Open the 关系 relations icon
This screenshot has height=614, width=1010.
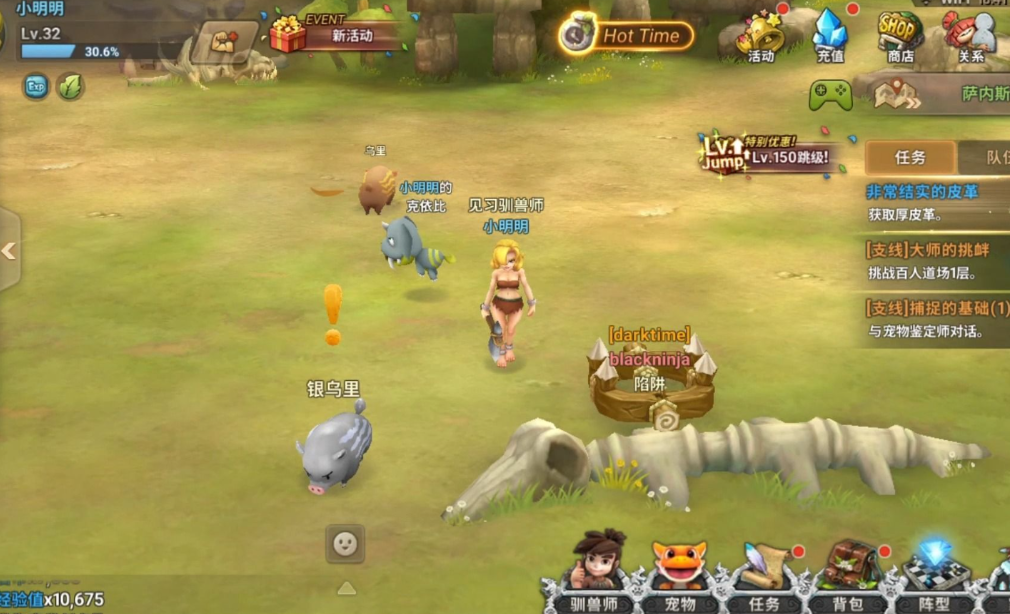970,37
